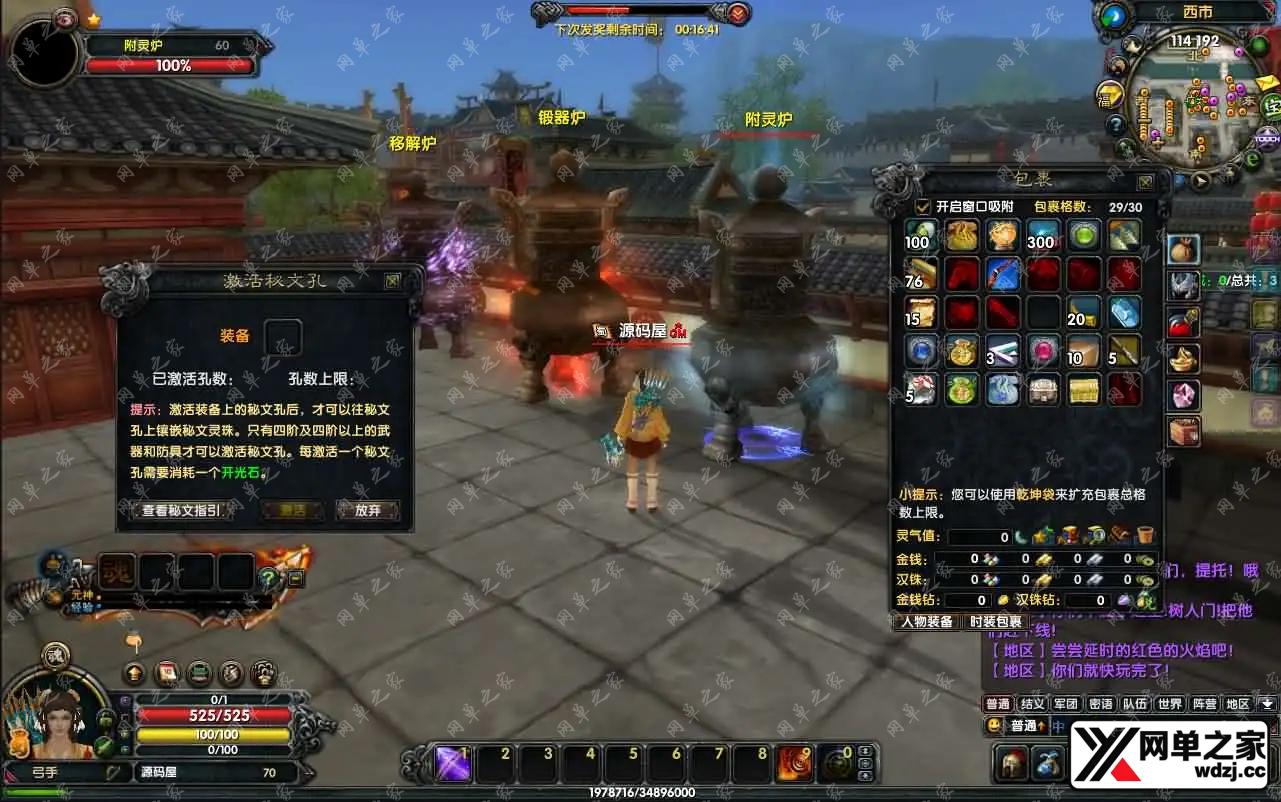Select the 队伍 chat channel tab

click(1135, 704)
